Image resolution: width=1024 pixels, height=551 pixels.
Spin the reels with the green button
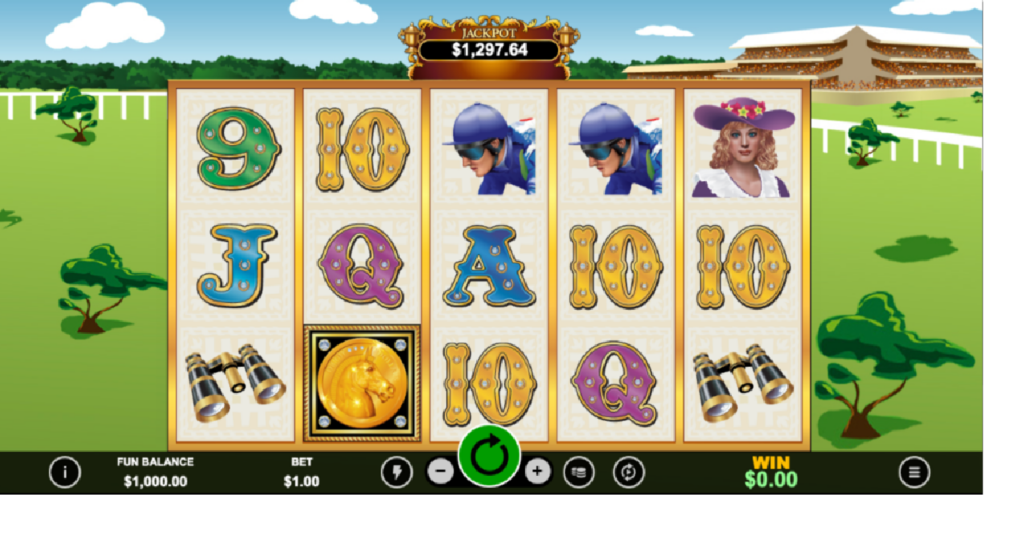[x=489, y=458]
